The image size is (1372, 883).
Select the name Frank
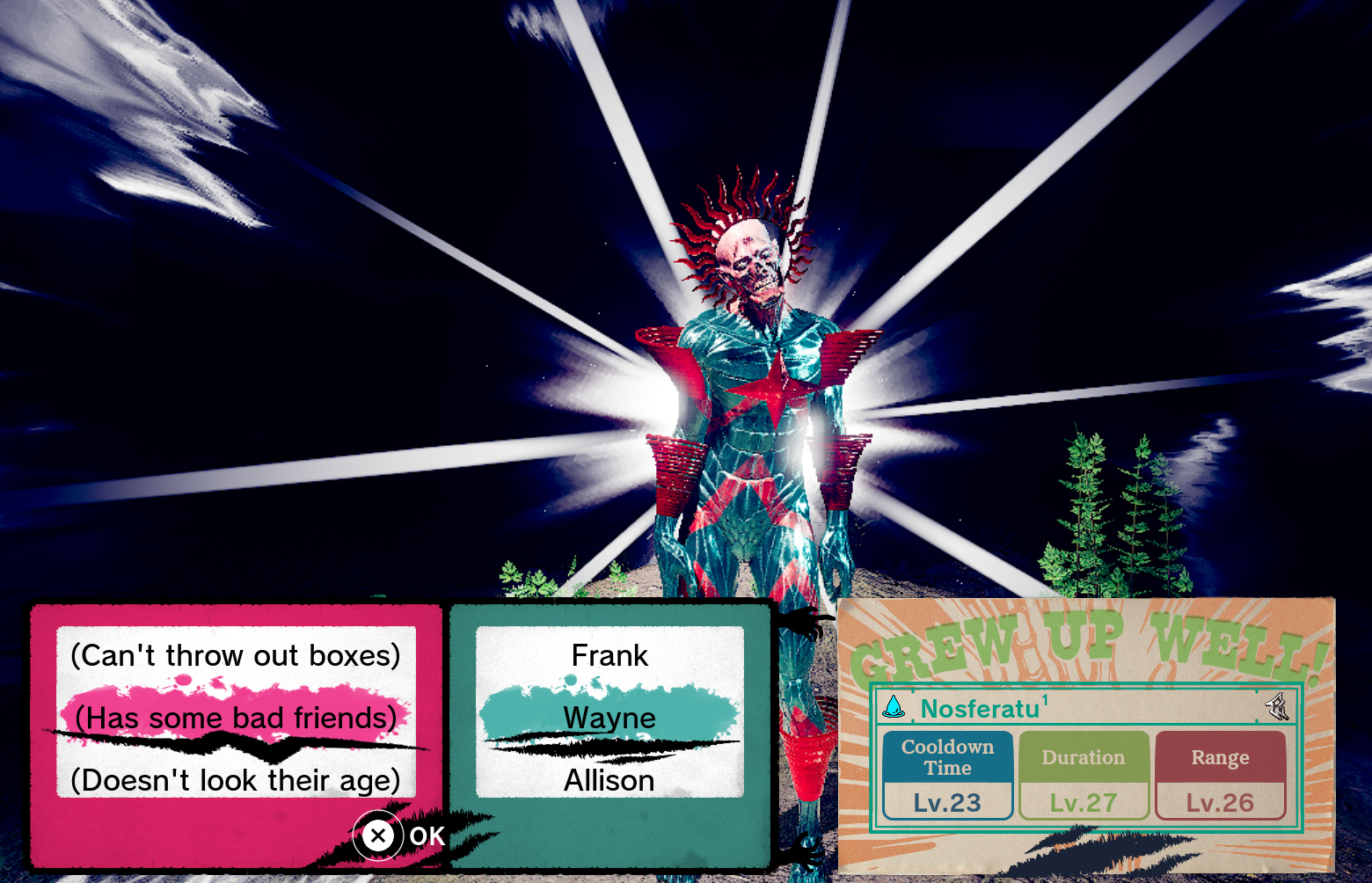pos(609,656)
